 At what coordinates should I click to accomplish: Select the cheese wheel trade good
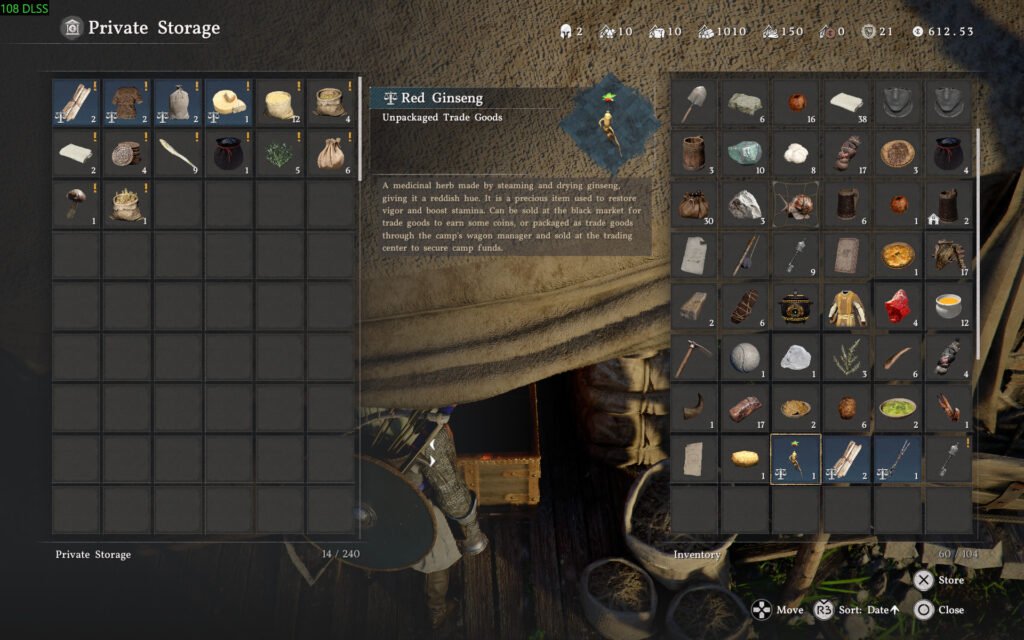coord(229,103)
